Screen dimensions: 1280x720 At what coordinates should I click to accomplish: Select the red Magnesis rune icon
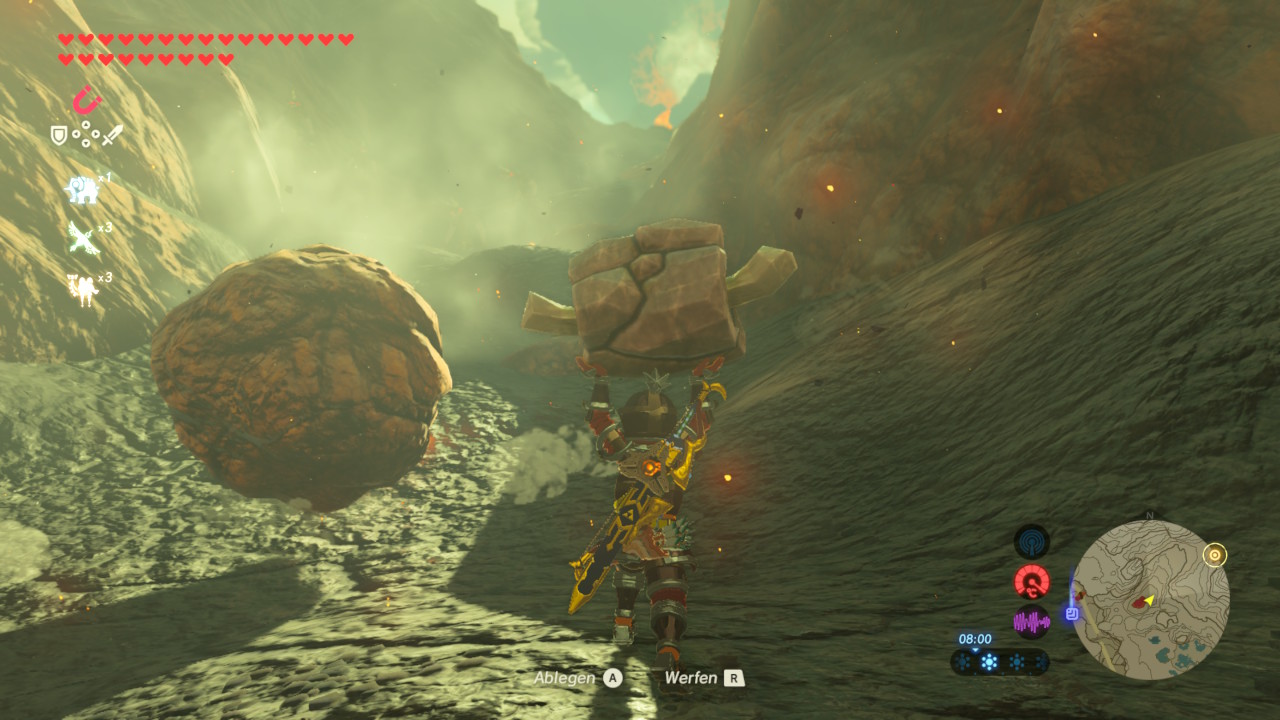(87, 100)
